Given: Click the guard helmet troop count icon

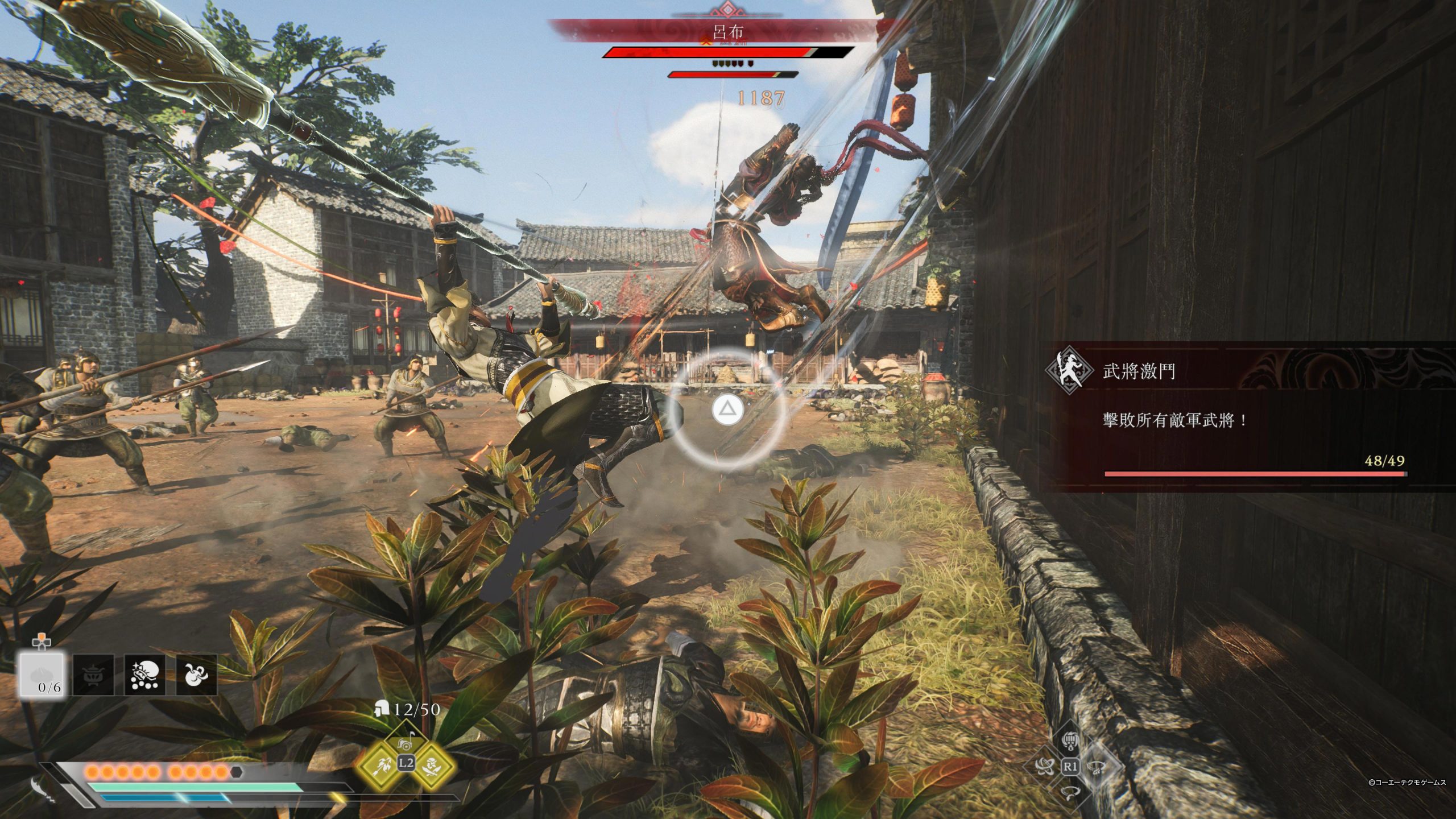Looking at the screenshot, I should point(382,709).
